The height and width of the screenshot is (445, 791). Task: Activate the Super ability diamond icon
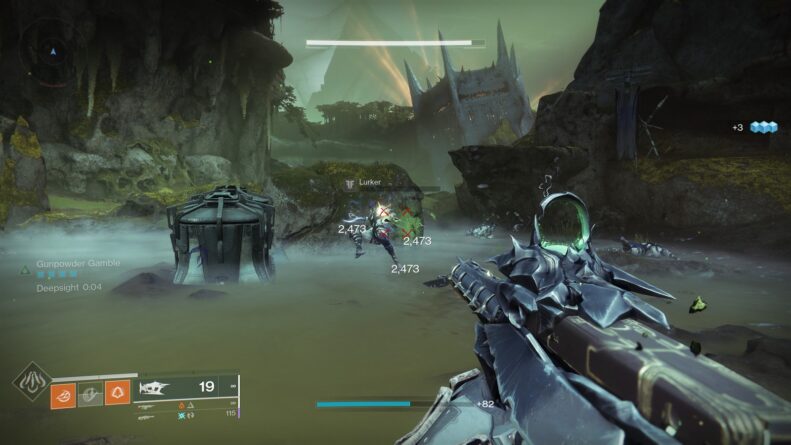pyautogui.click(x=31, y=382)
